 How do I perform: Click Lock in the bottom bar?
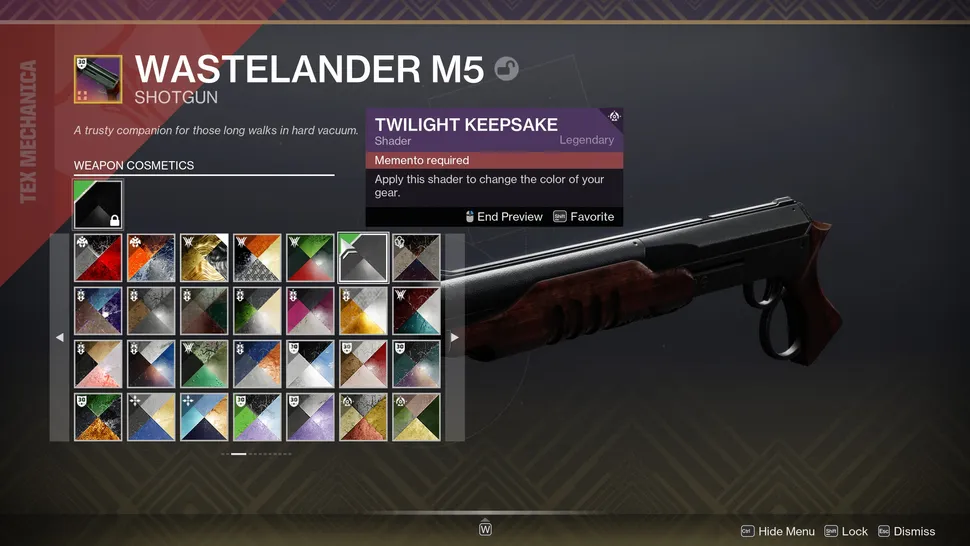click(x=846, y=532)
